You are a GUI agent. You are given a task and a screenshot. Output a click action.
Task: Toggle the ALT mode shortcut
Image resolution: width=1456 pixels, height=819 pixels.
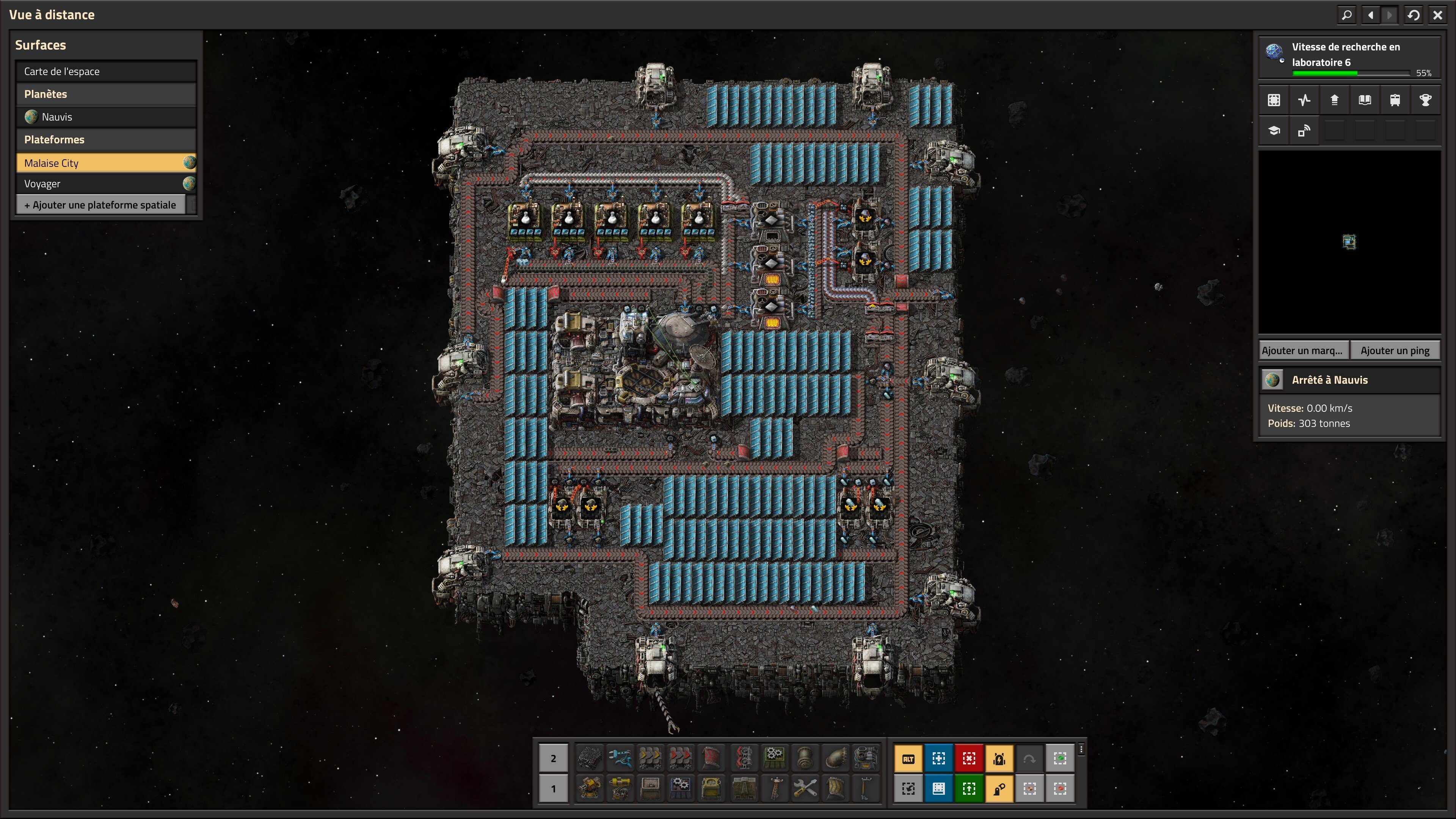tap(908, 758)
